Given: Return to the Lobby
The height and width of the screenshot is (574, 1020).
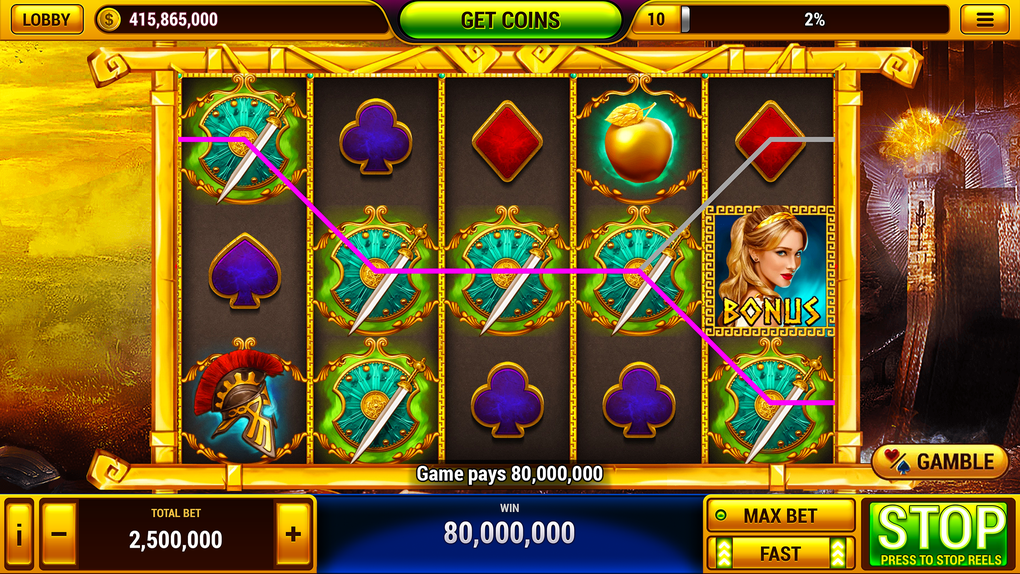Looking at the screenshot, I should point(47,19).
